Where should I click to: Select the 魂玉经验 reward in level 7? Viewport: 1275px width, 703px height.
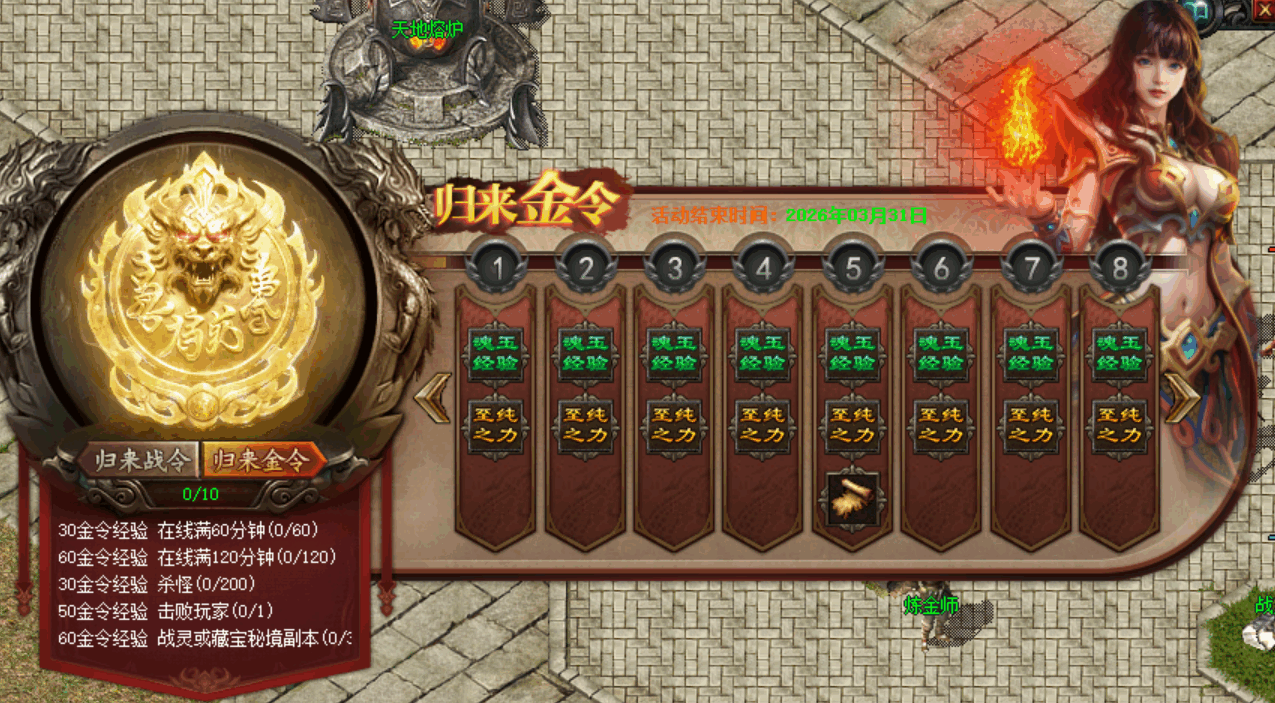[x=1031, y=353]
